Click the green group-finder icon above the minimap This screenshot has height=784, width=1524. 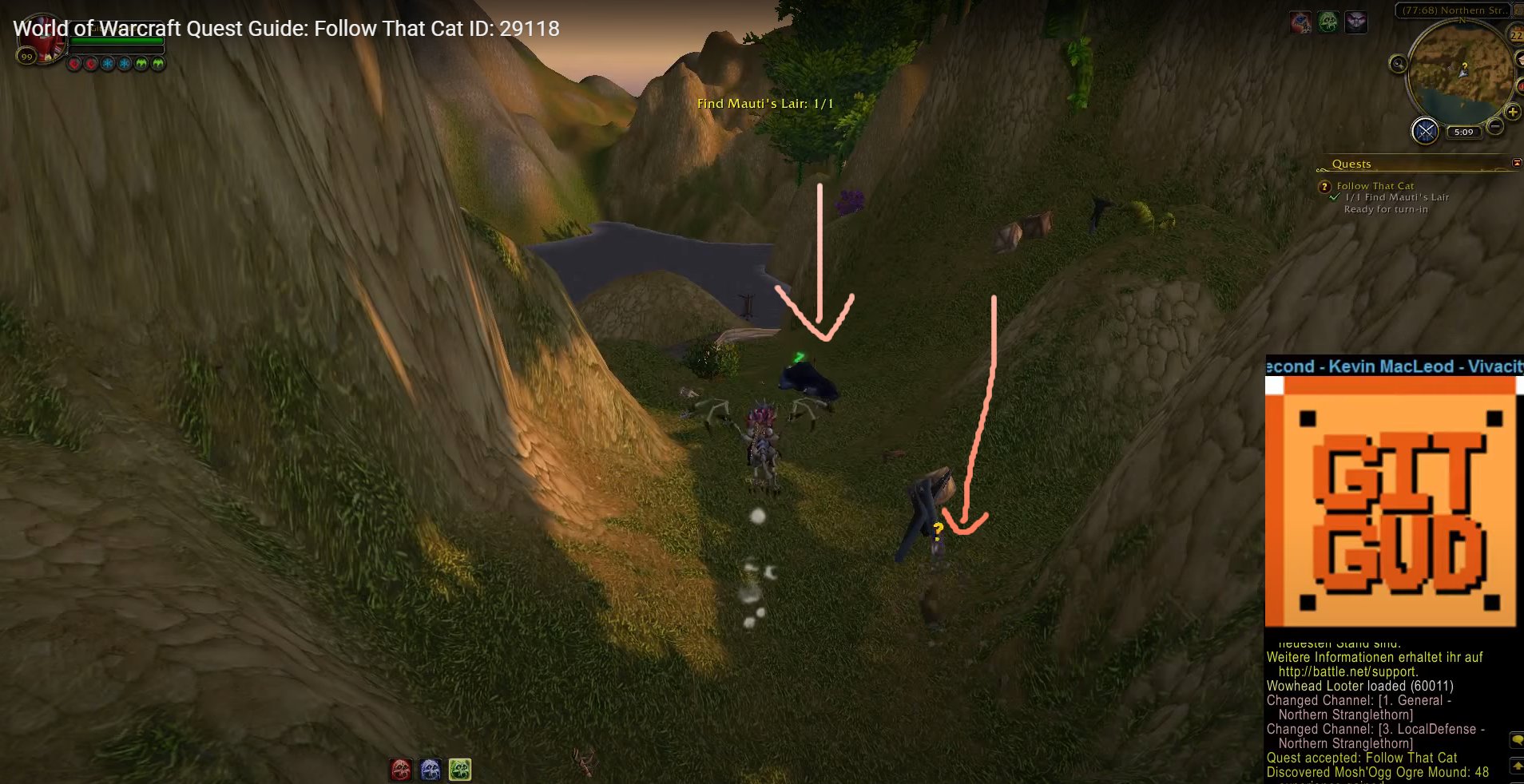pos(1328,22)
